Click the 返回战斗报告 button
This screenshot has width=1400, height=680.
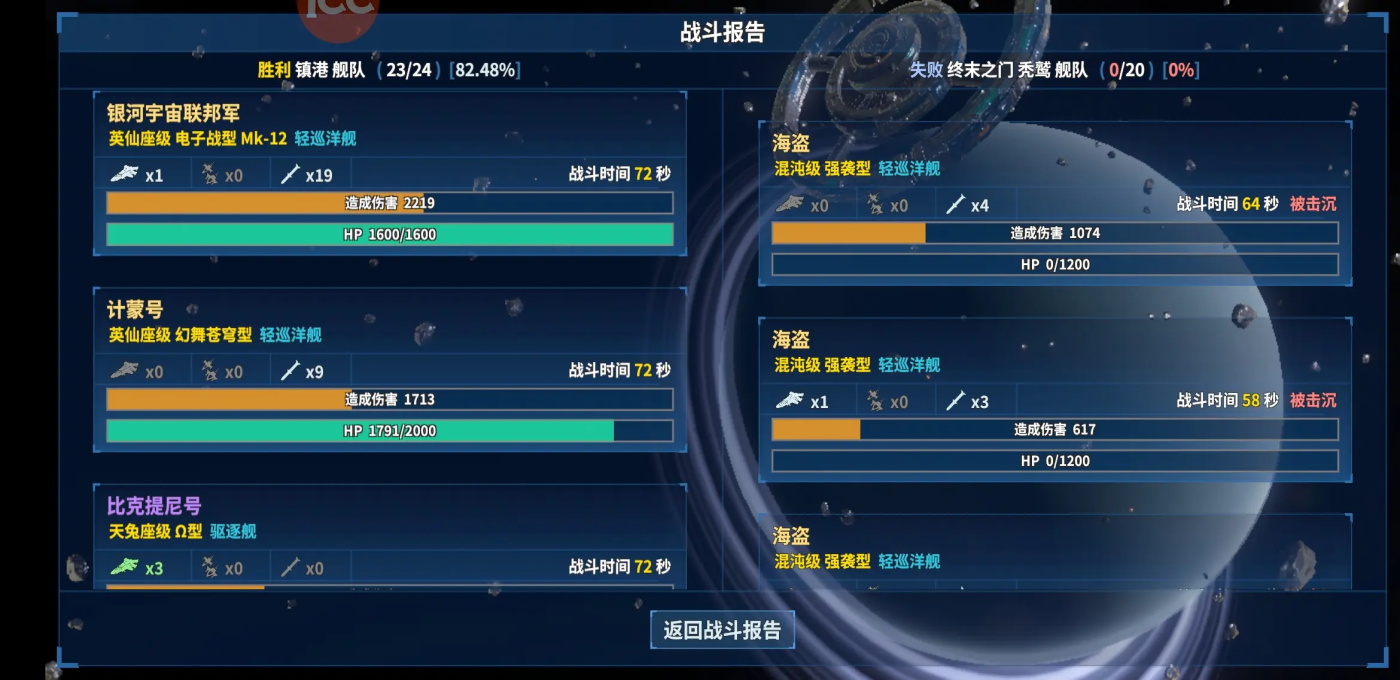pyautogui.click(x=722, y=630)
